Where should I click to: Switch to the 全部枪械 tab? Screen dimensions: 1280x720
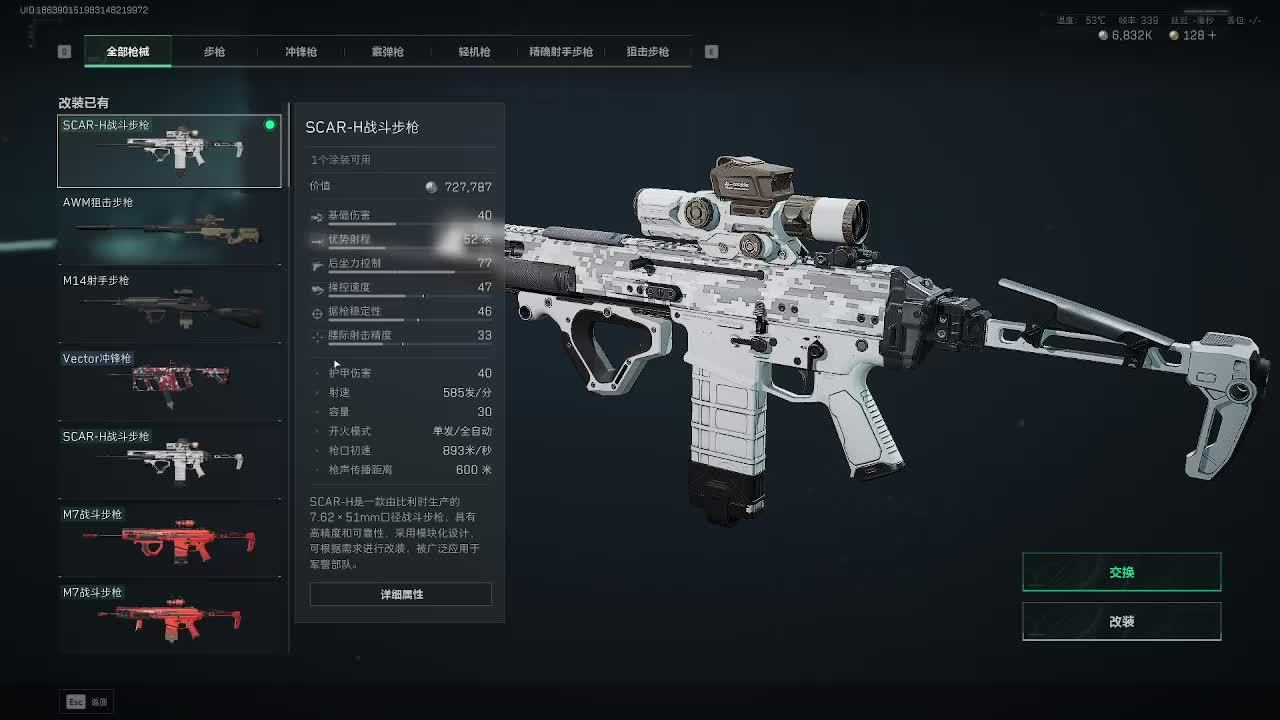coord(128,52)
